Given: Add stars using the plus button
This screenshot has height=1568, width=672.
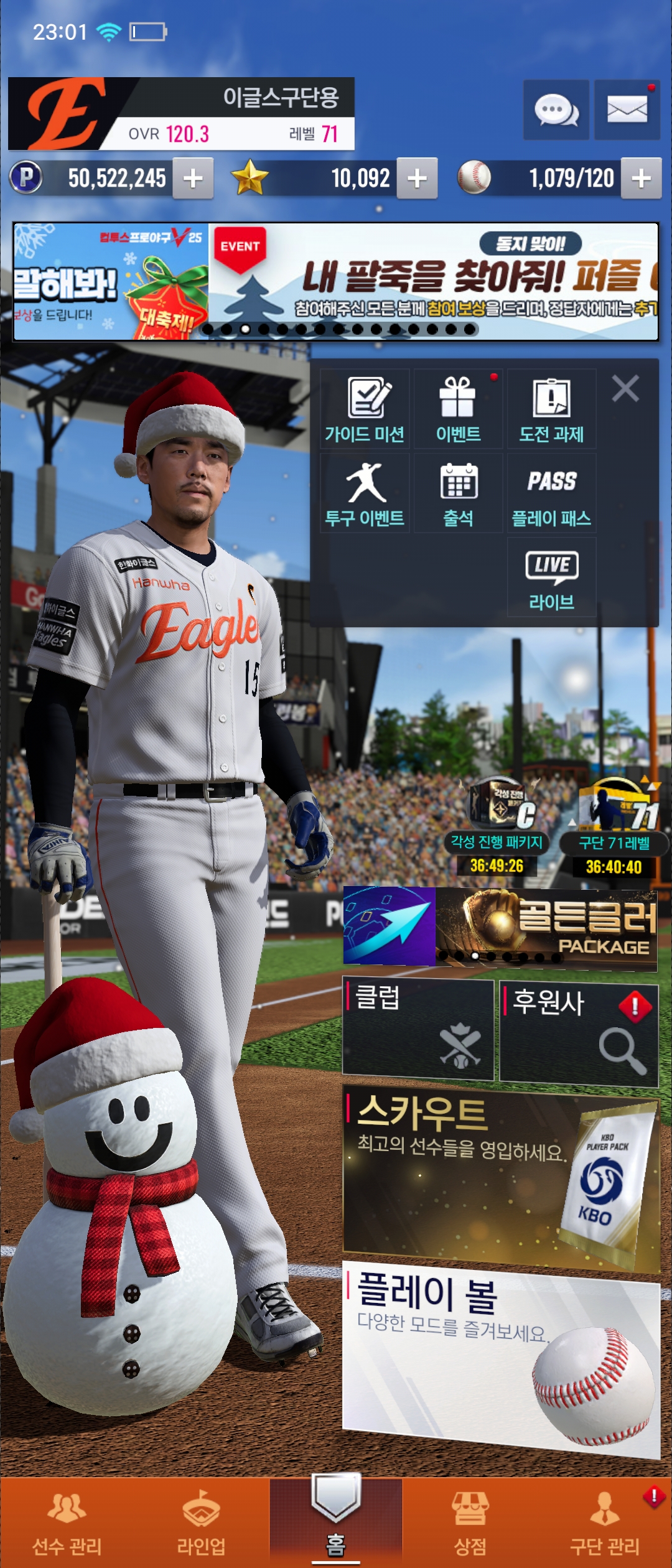Looking at the screenshot, I should [x=417, y=179].
